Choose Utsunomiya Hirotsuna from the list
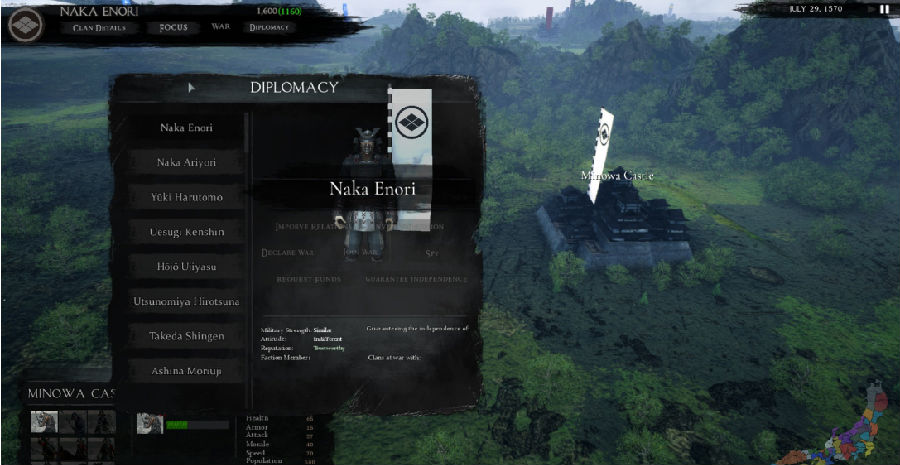Viewport: 900px width, 465px height. pyautogui.click(x=187, y=301)
